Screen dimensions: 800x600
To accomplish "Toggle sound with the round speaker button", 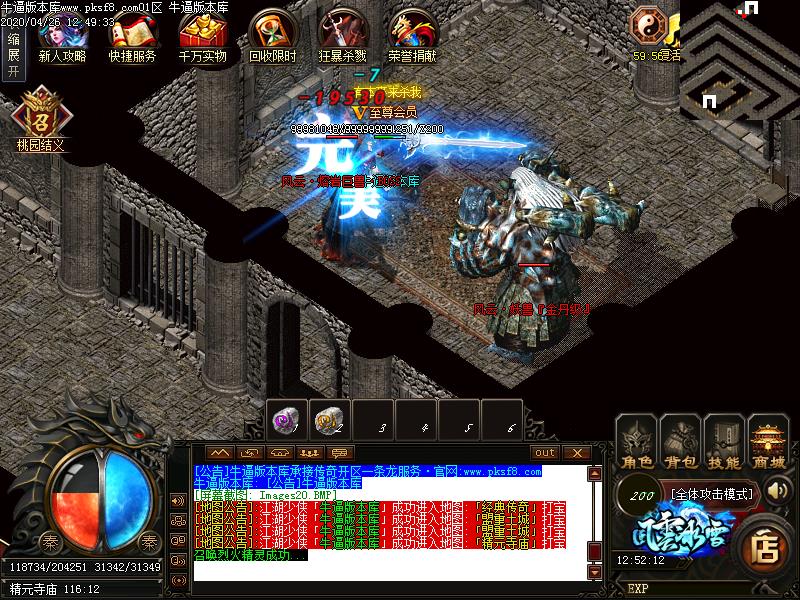I will coord(777,491).
